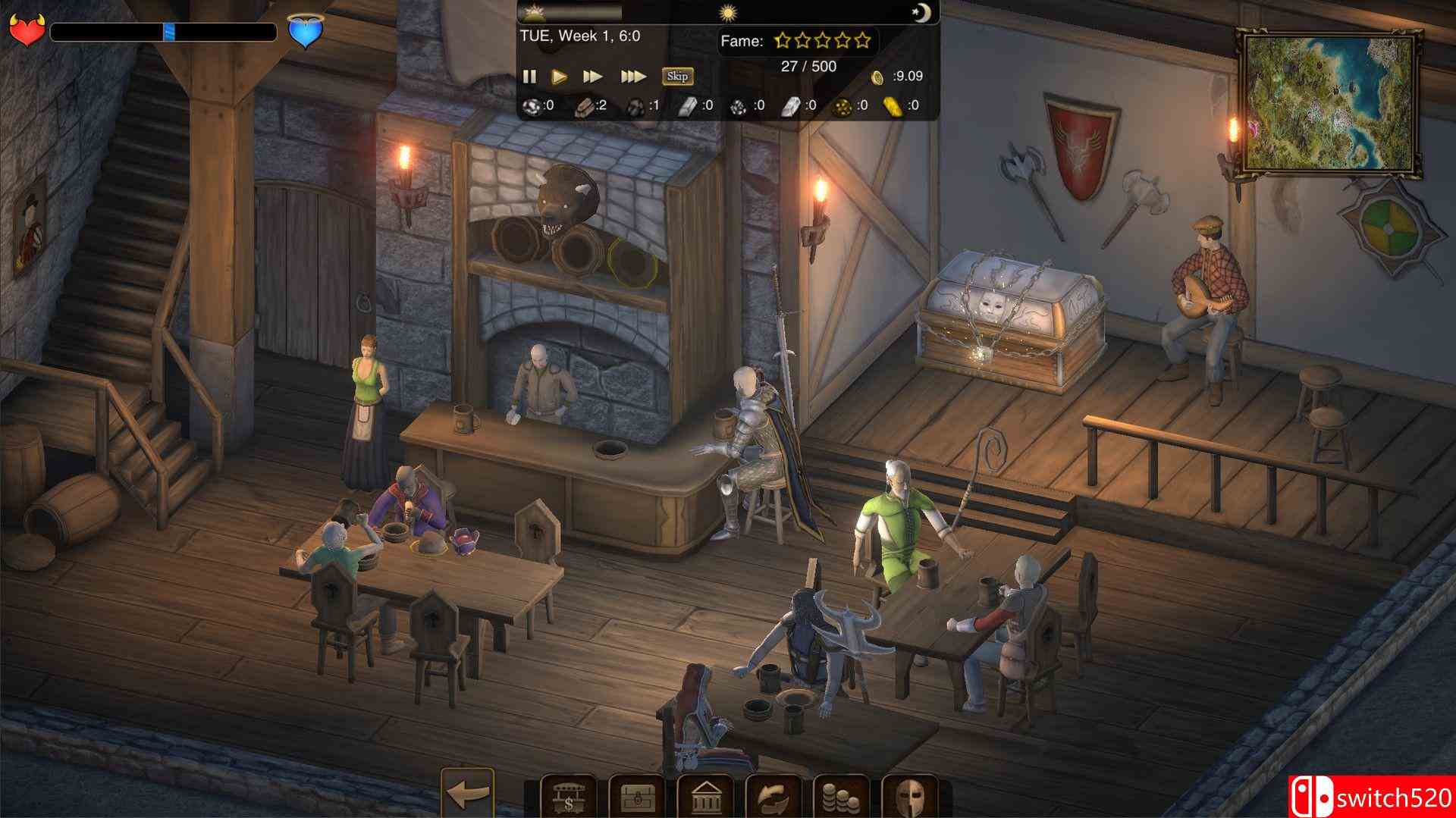This screenshot has height=818, width=1456.
Task: Set time to normal play speed
Action: pyautogui.click(x=560, y=76)
